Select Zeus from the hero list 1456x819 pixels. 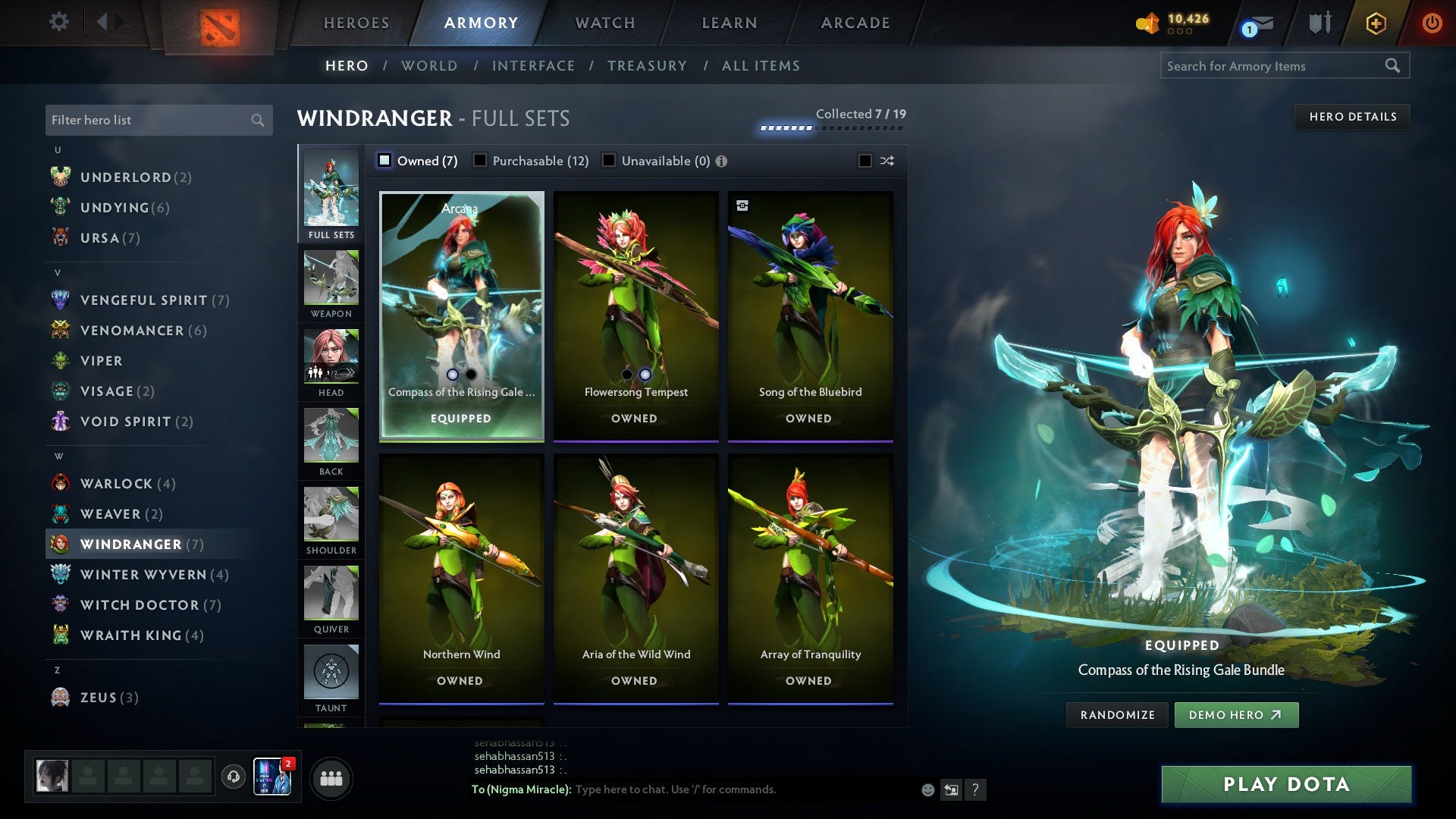coord(99,698)
